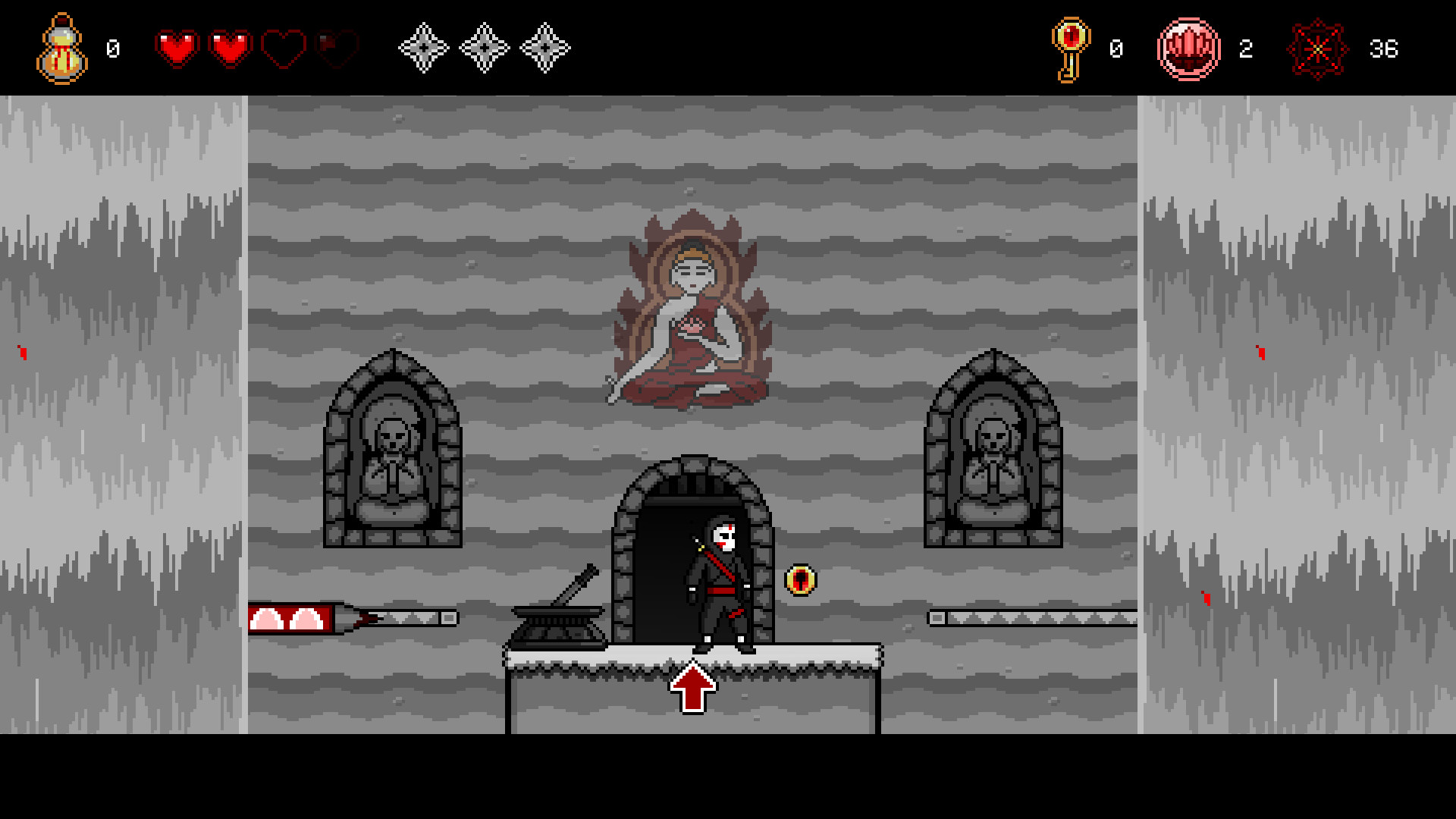This screenshot has height=819, width=1456.
Task: Click the first white shuriken icon
Action: [422, 47]
